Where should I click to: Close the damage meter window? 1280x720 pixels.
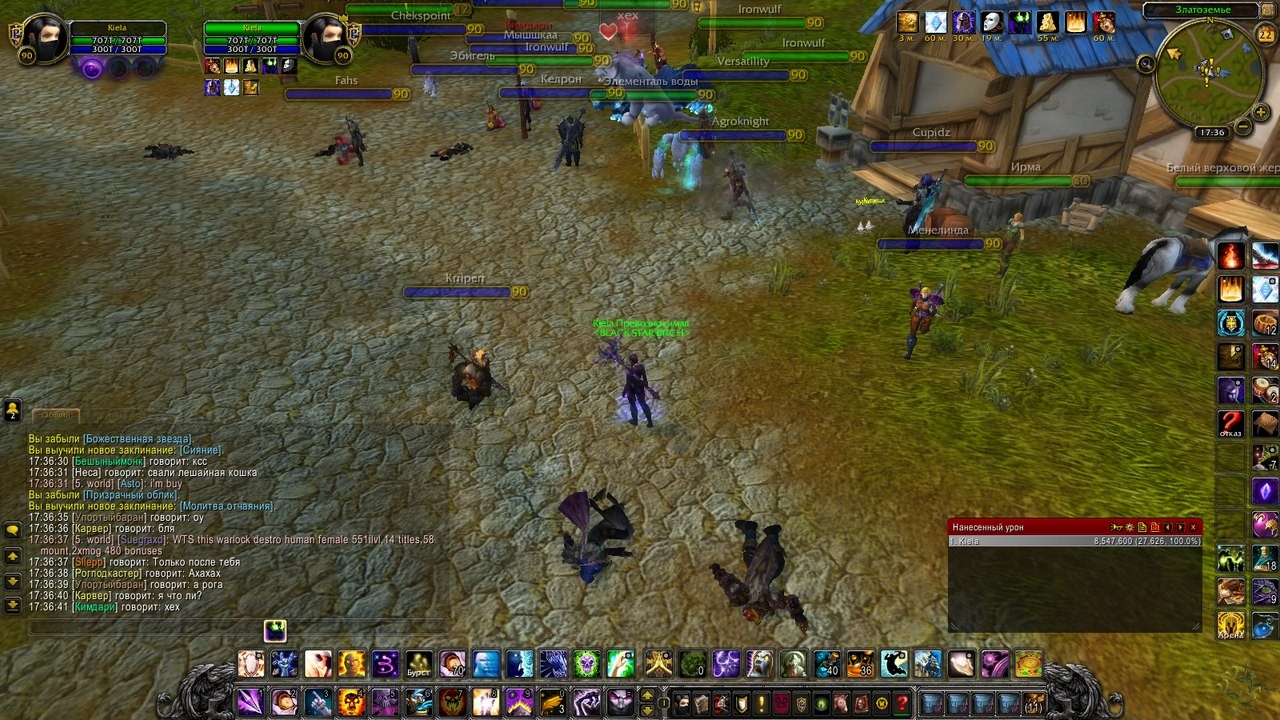click(1193, 527)
